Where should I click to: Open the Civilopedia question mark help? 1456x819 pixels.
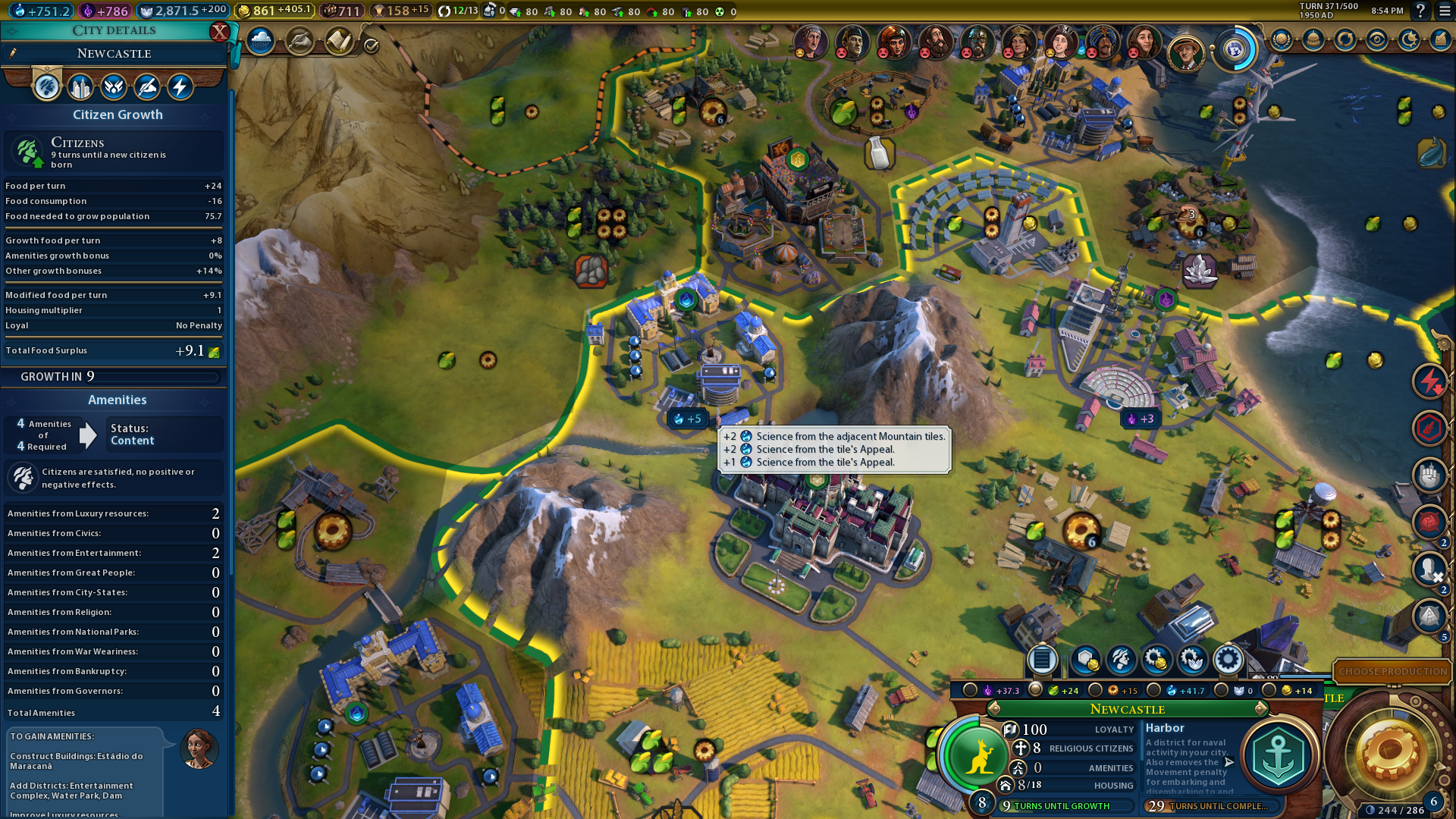1420,11
